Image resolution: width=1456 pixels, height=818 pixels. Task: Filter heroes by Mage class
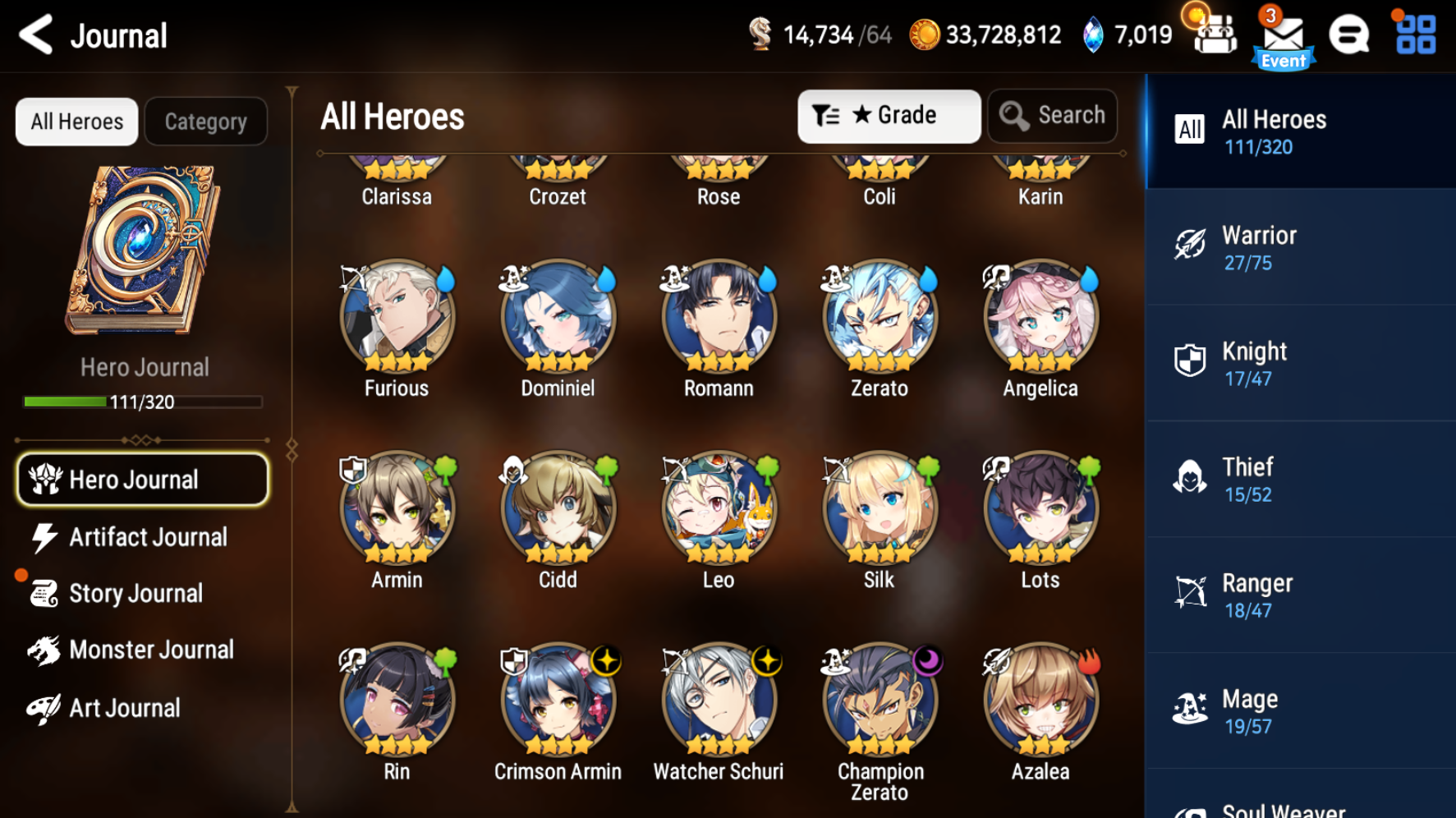click(x=1301, y=711)
